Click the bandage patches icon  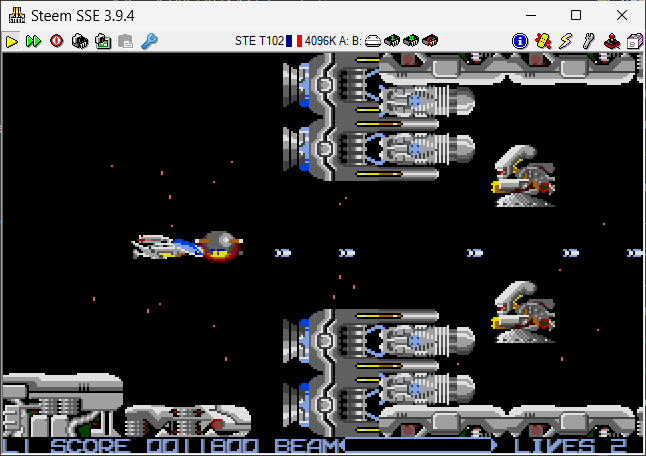[x=543, y=41]
